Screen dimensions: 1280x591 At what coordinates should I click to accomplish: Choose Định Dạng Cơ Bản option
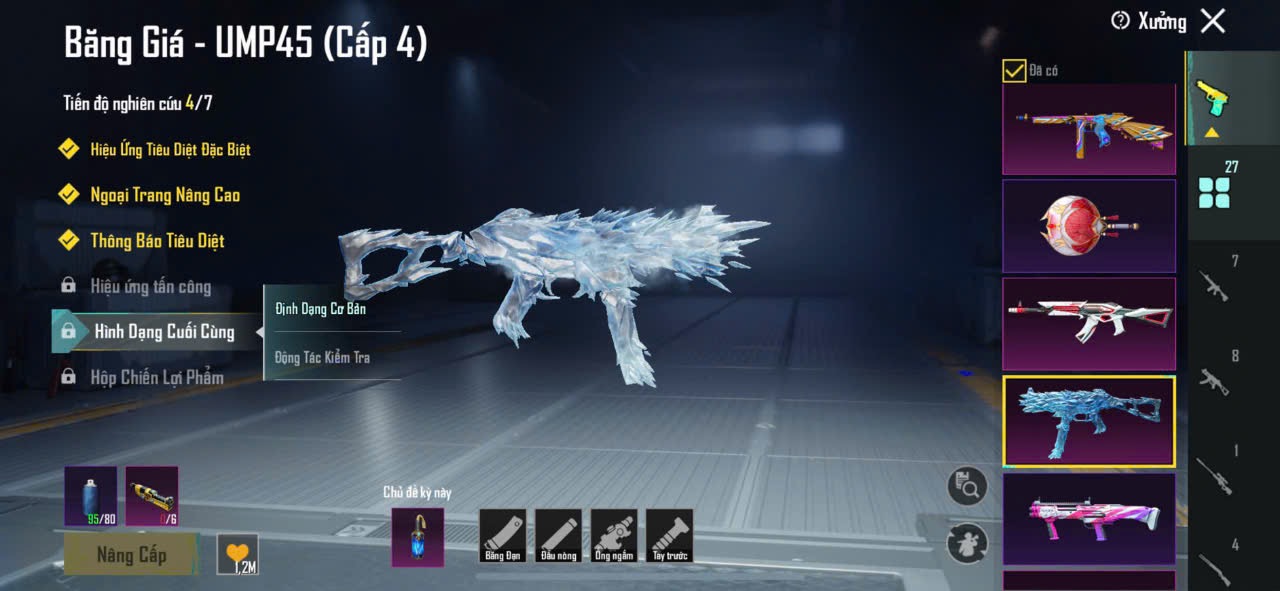(321, 309)
